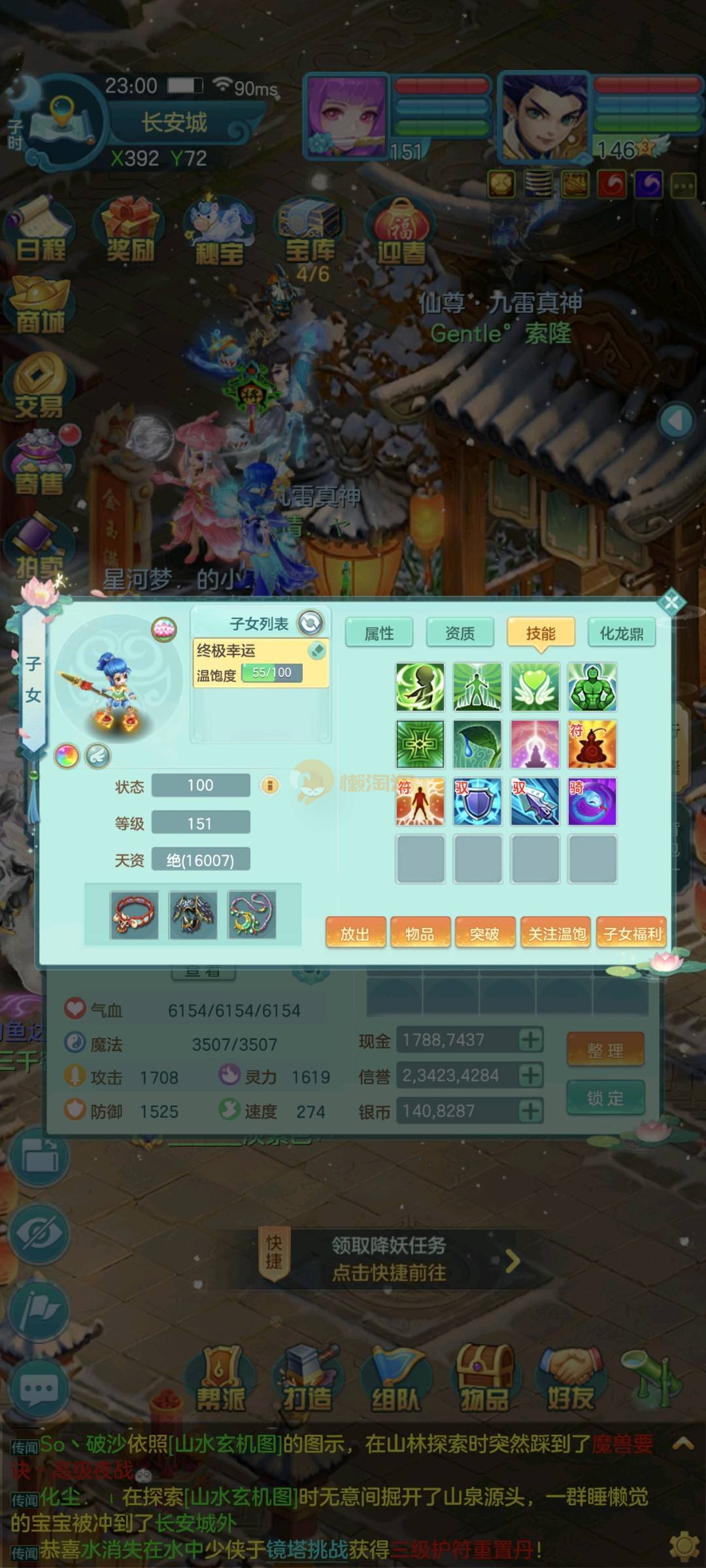Close the 子女 panel
Viewport: 706px width, 1568px height.
pos(671,602)
